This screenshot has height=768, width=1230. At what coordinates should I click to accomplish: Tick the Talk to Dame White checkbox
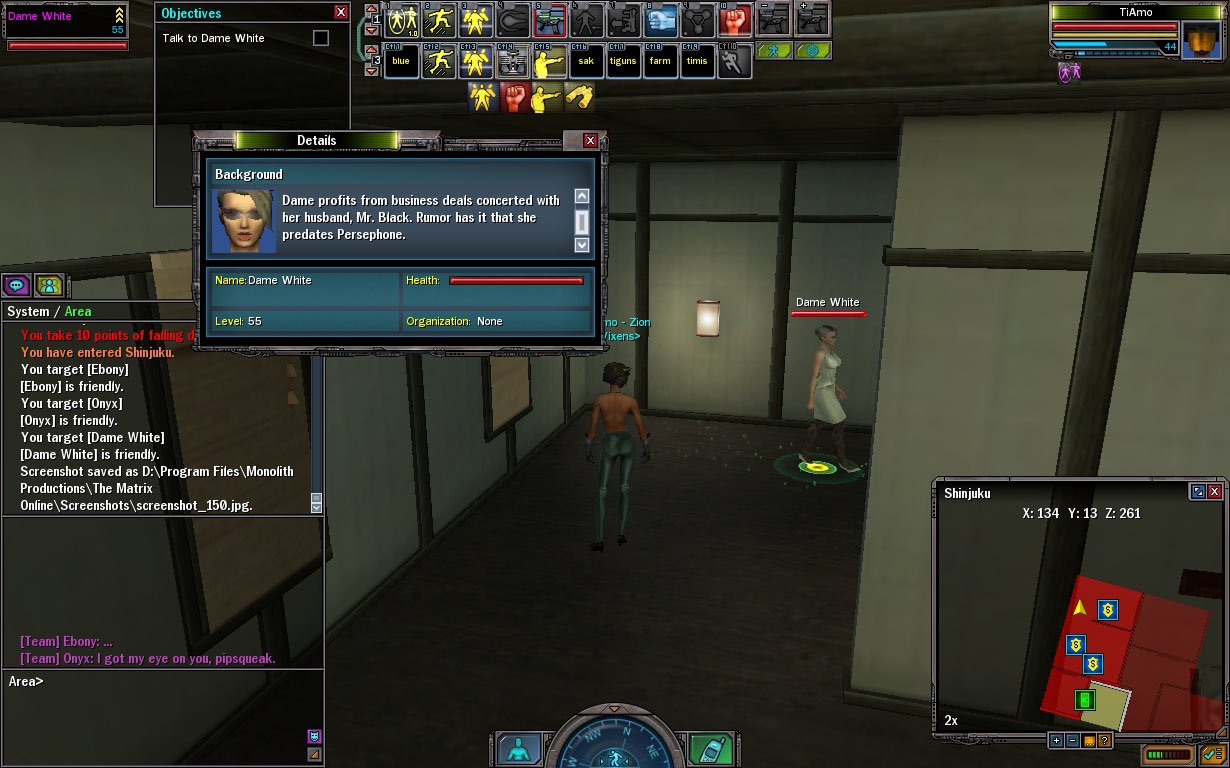(x=320, y=38)
